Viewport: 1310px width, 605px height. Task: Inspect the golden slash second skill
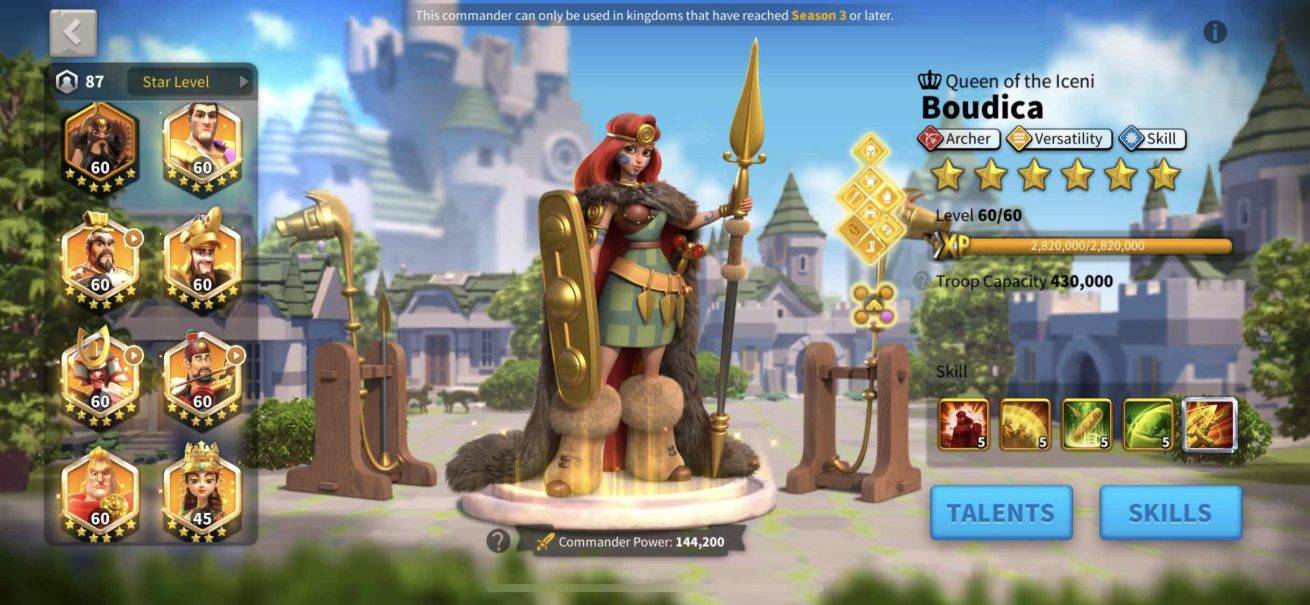click(1025, 424)
